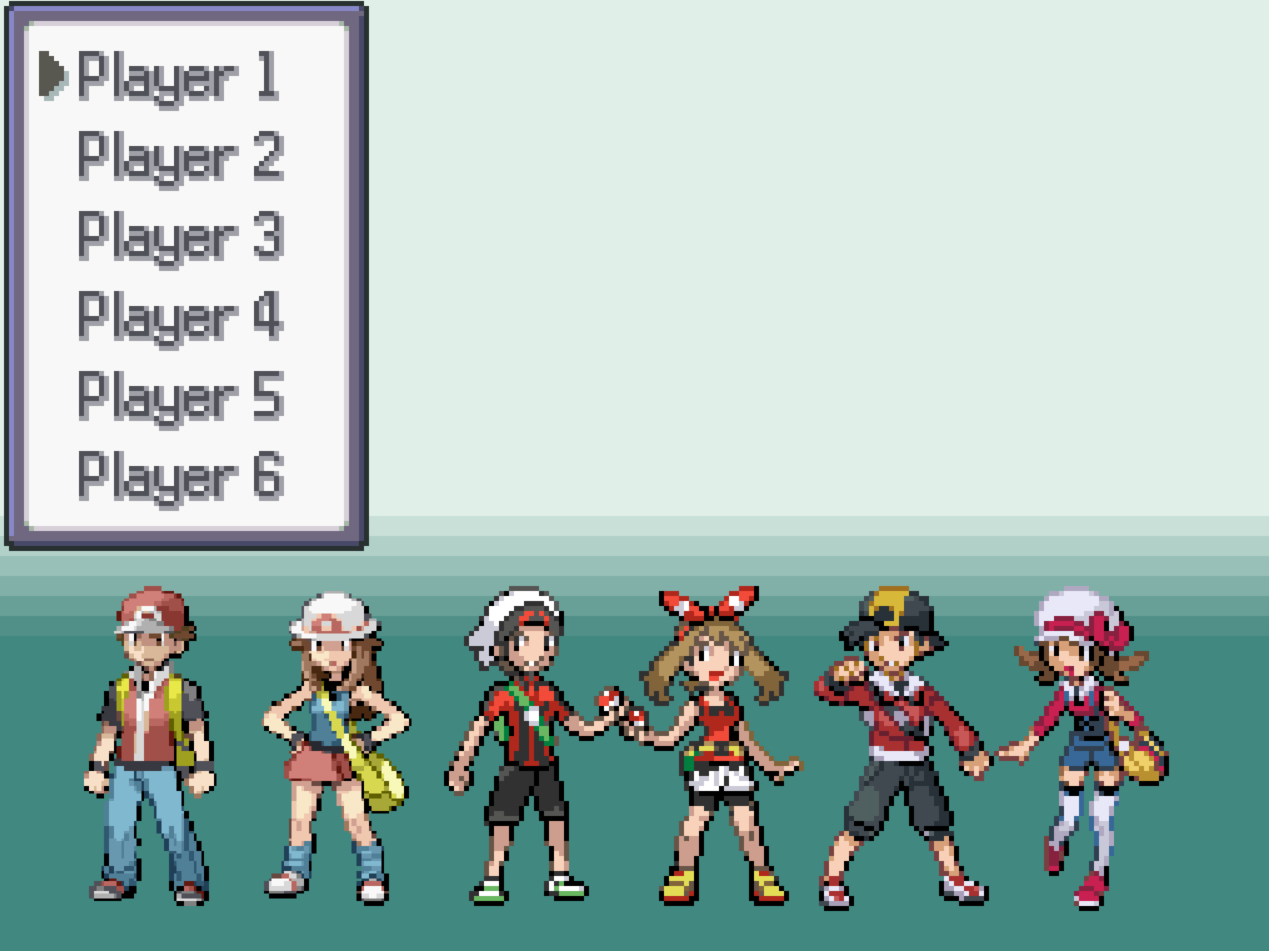This screenshot has width=1269, height=951.
Task: Click Player 4 in the menu
Action: point(180,316)
